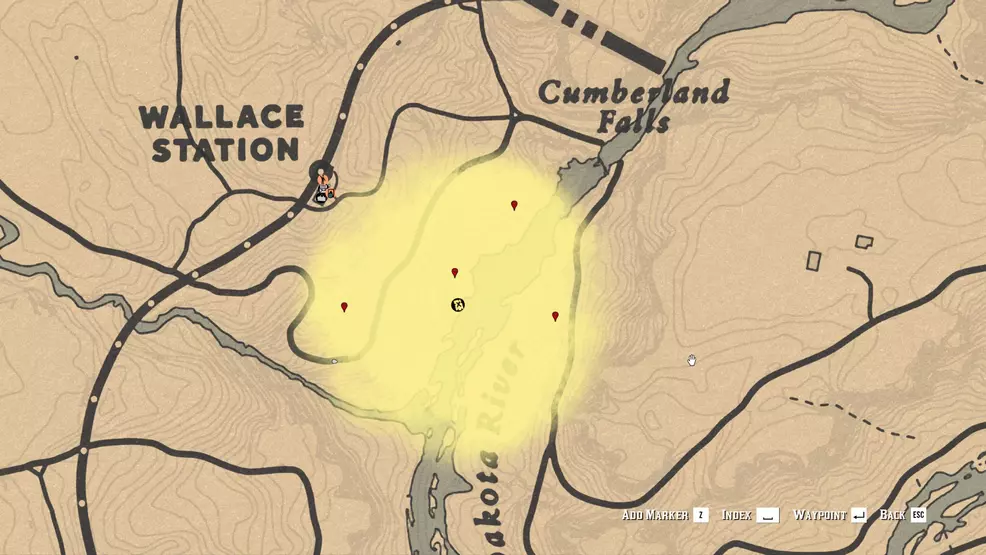Select the black treasure map icon
This screenshot has width=986, height=555.
click(x=457, y=304)
